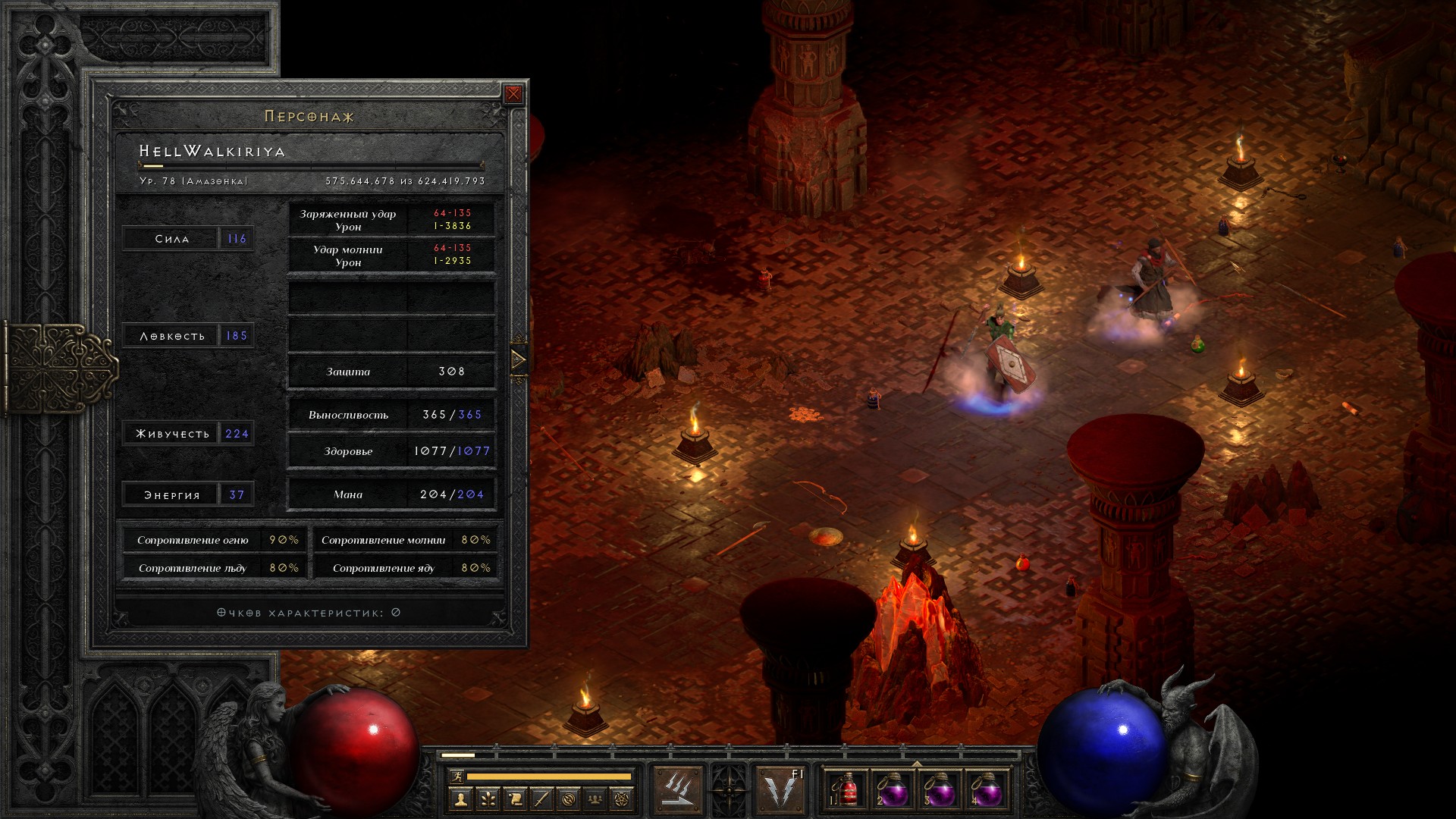1456x819 pixels.
Task: Expand the belt with the small up arrow
Action: coord(917,764)
